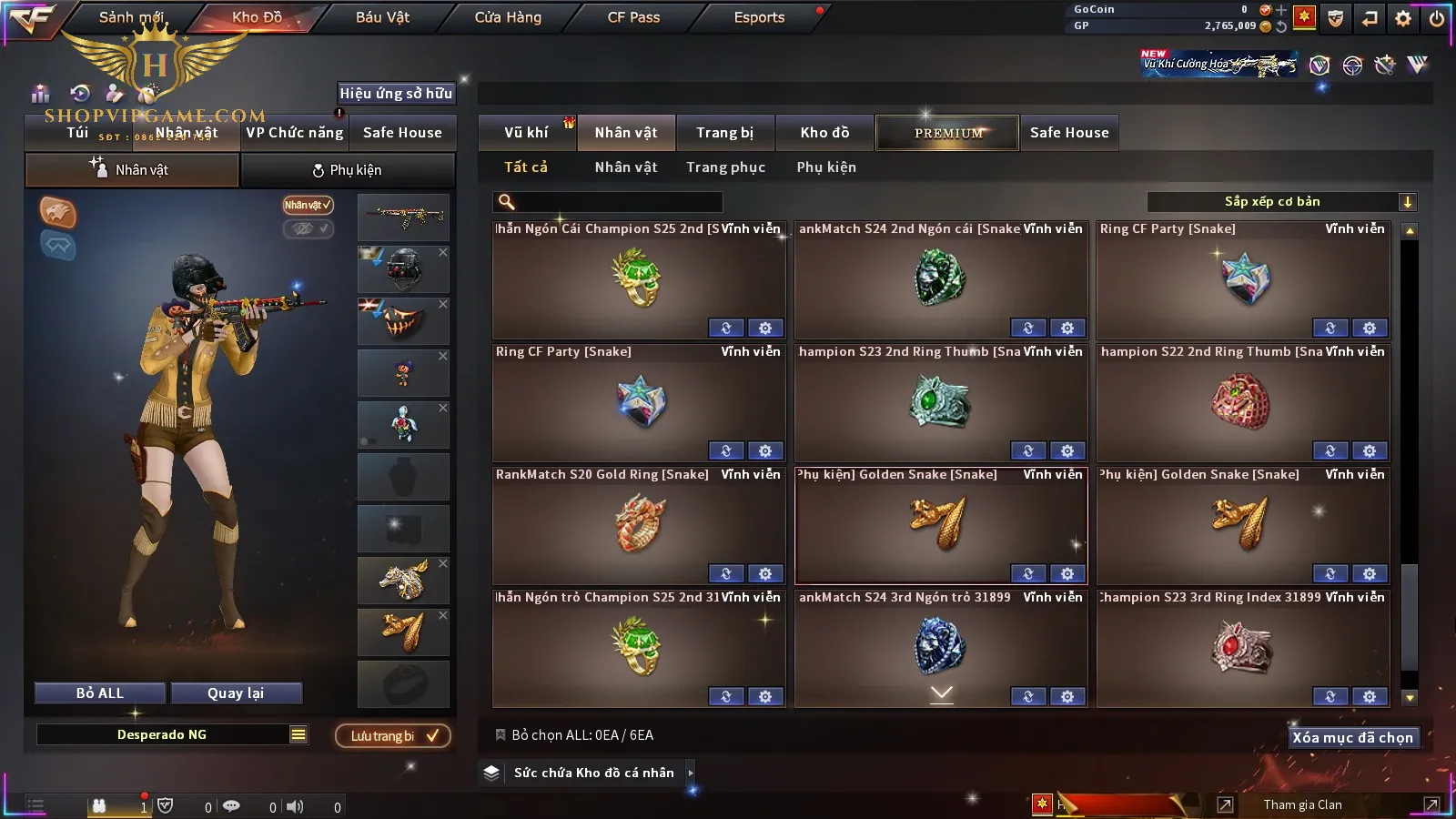Open the Sắp xếp cơ bản dropdown
Viewport: 1456px width, 819px height.
tap(1281, 202)
